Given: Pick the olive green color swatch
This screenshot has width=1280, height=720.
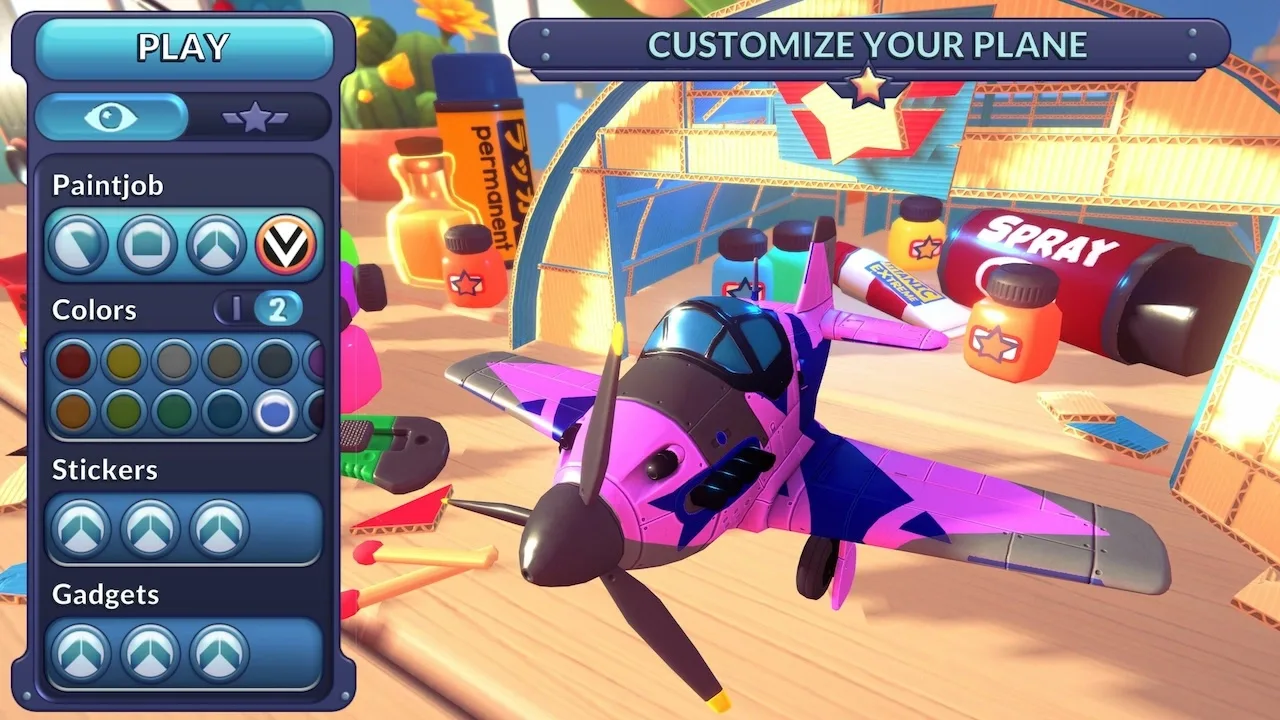Looking at the screenshot, I should [x=124, y=411].
